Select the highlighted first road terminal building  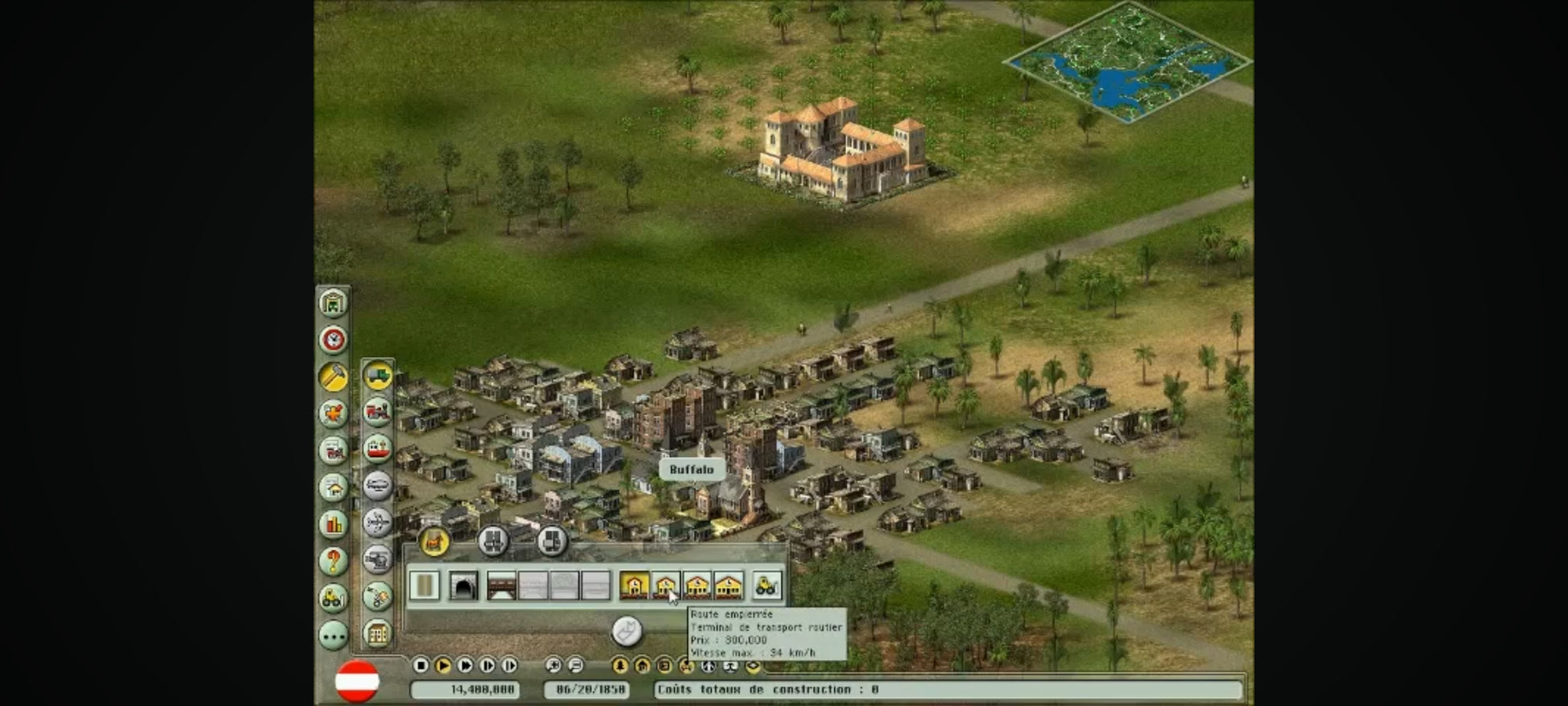pos(634,586)
